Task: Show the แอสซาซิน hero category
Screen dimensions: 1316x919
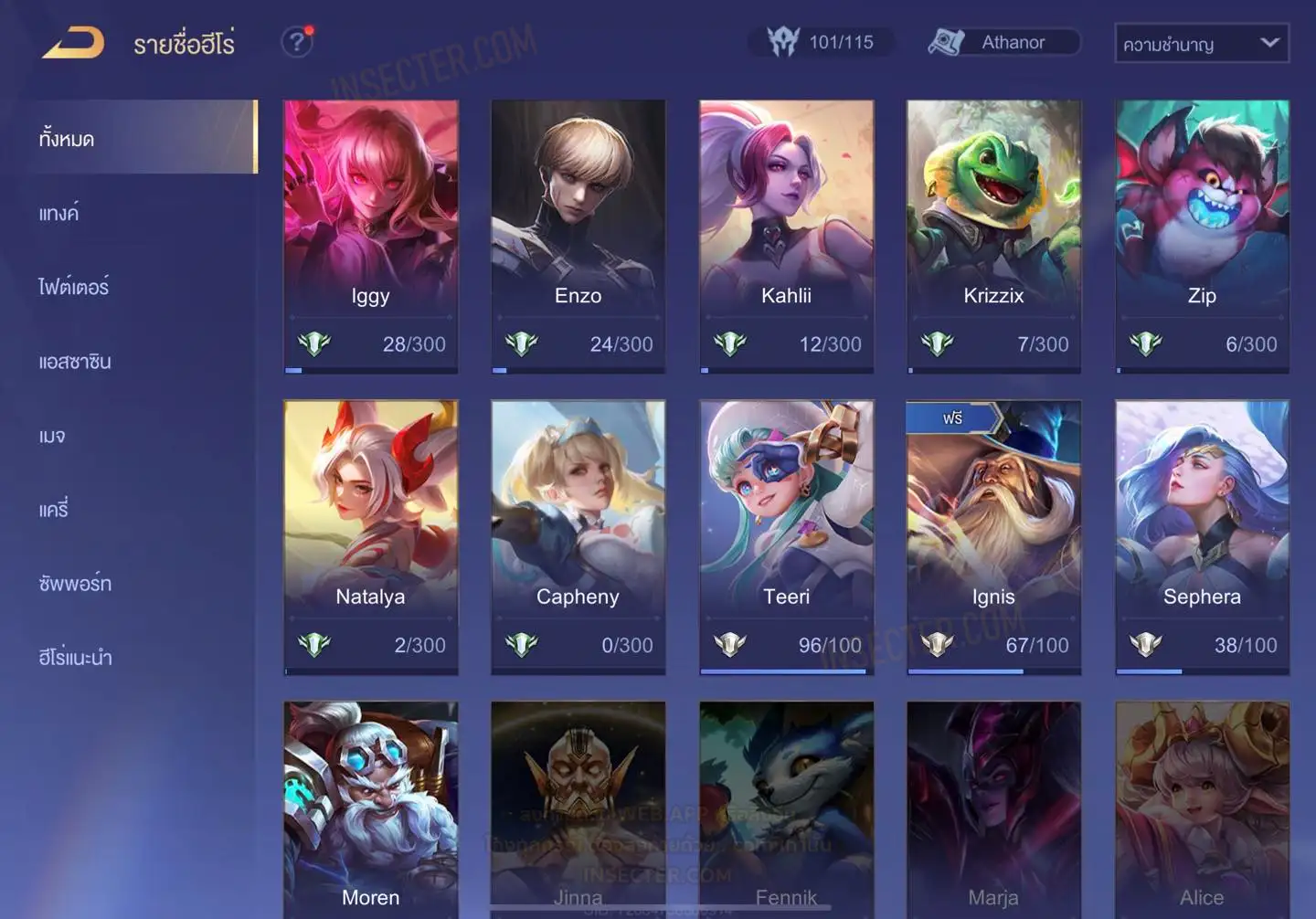Action: pyautogui.click(x=75, y=361)
